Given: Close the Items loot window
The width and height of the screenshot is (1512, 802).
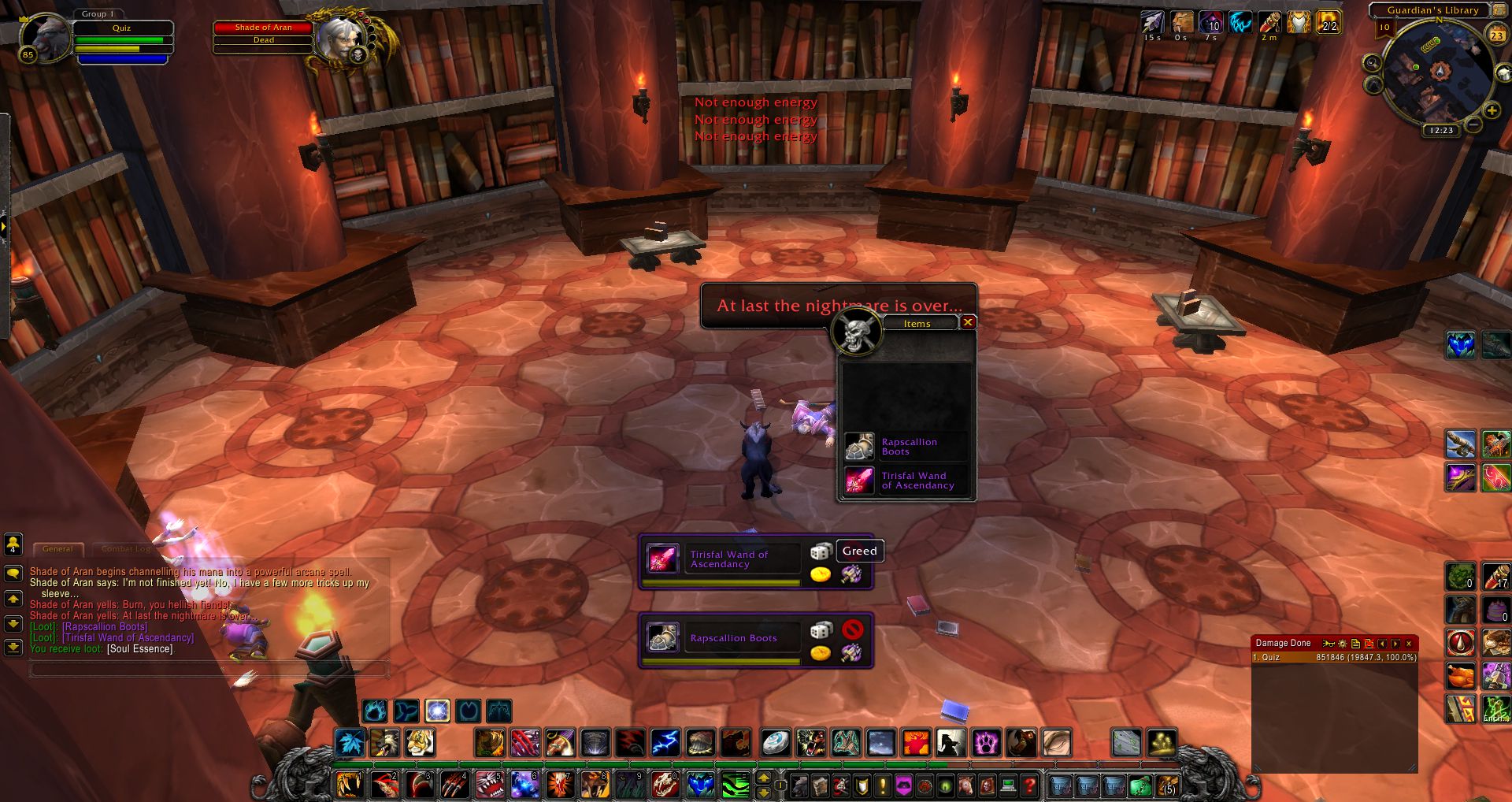Looking at the screenshot, I should click(x=968, y=322).
